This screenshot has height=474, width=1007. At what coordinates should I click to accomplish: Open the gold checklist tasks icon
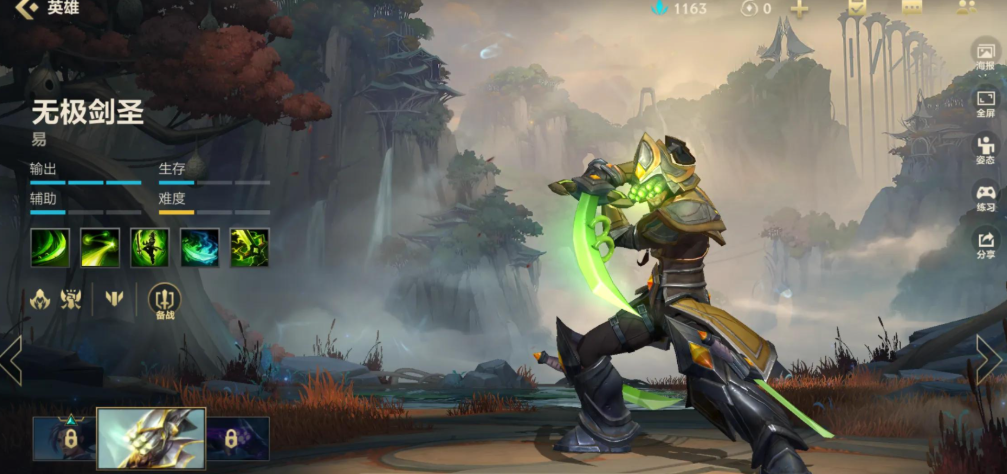pyautogui.click(x=857, y=7)
